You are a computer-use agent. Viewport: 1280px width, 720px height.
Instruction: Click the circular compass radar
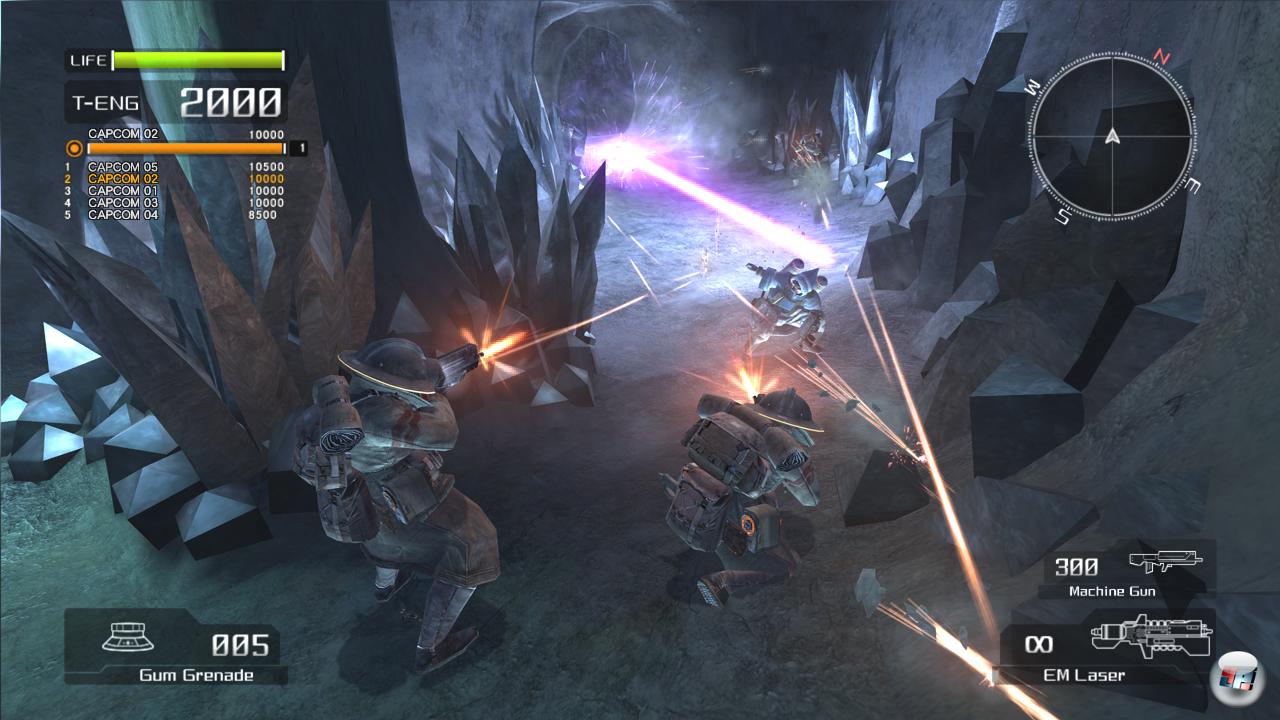click(1112, 138)
